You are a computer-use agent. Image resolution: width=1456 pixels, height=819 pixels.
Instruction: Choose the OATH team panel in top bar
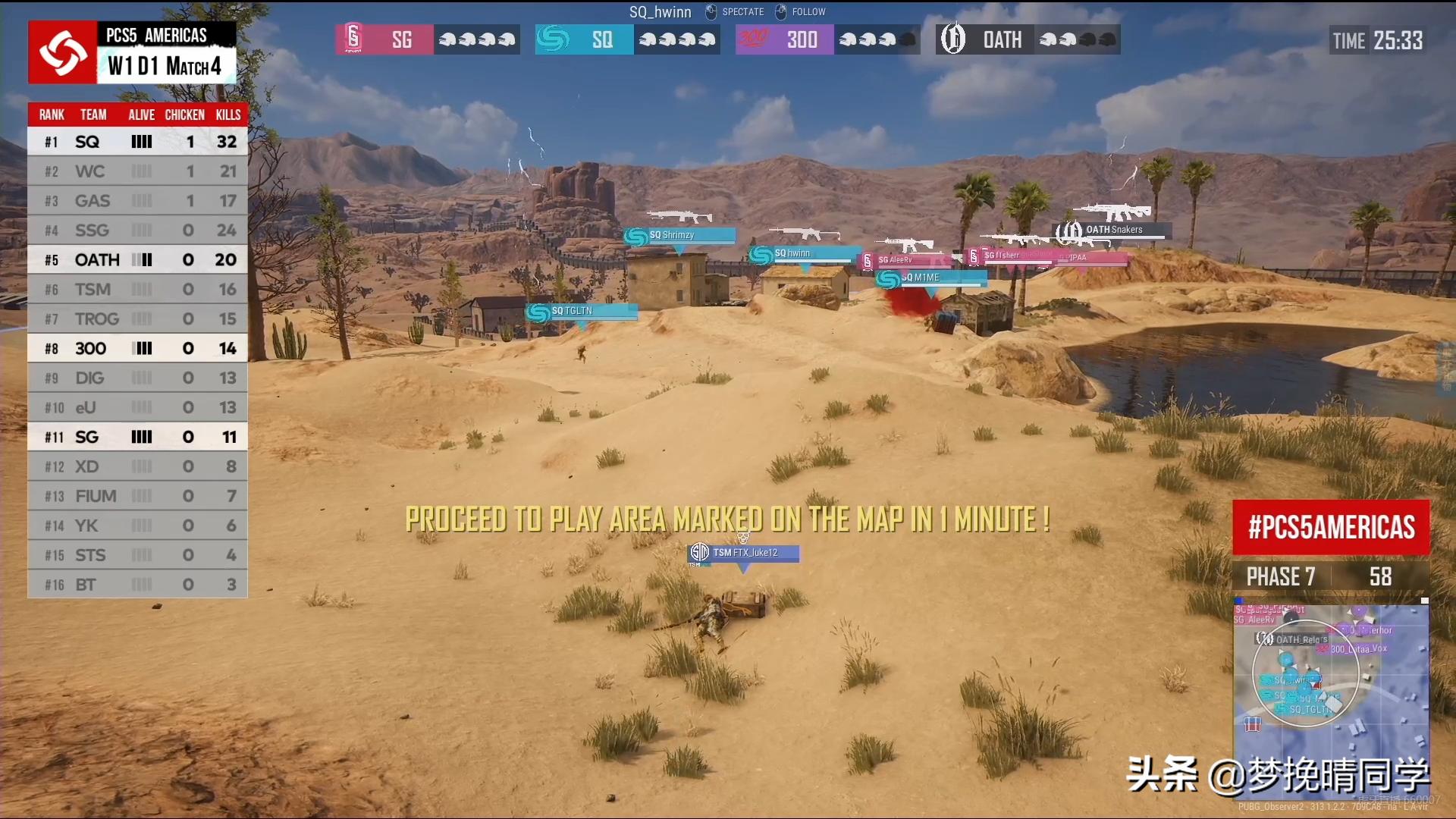coord(1028,39)
